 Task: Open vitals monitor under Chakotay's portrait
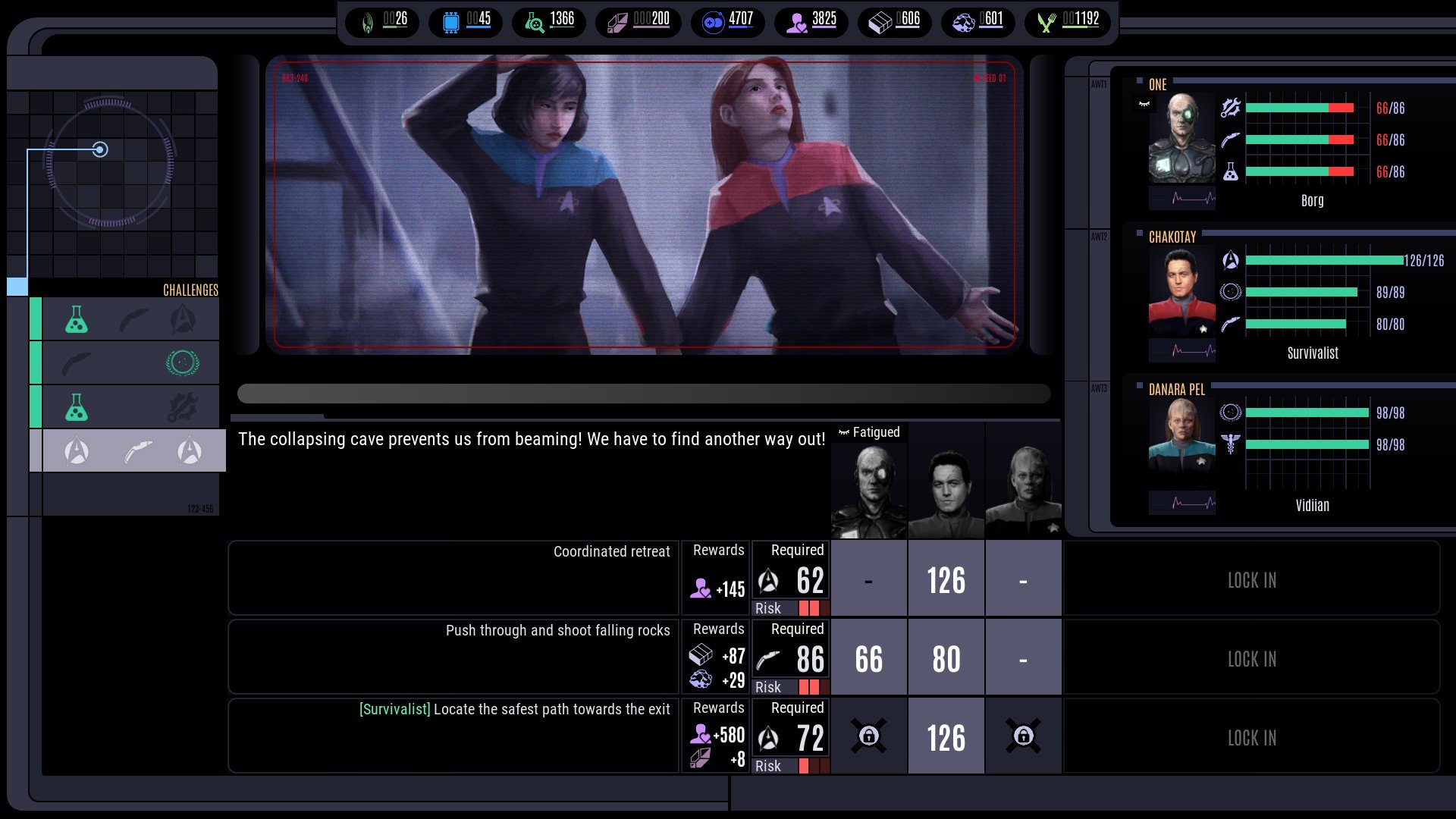(1181, 350)
